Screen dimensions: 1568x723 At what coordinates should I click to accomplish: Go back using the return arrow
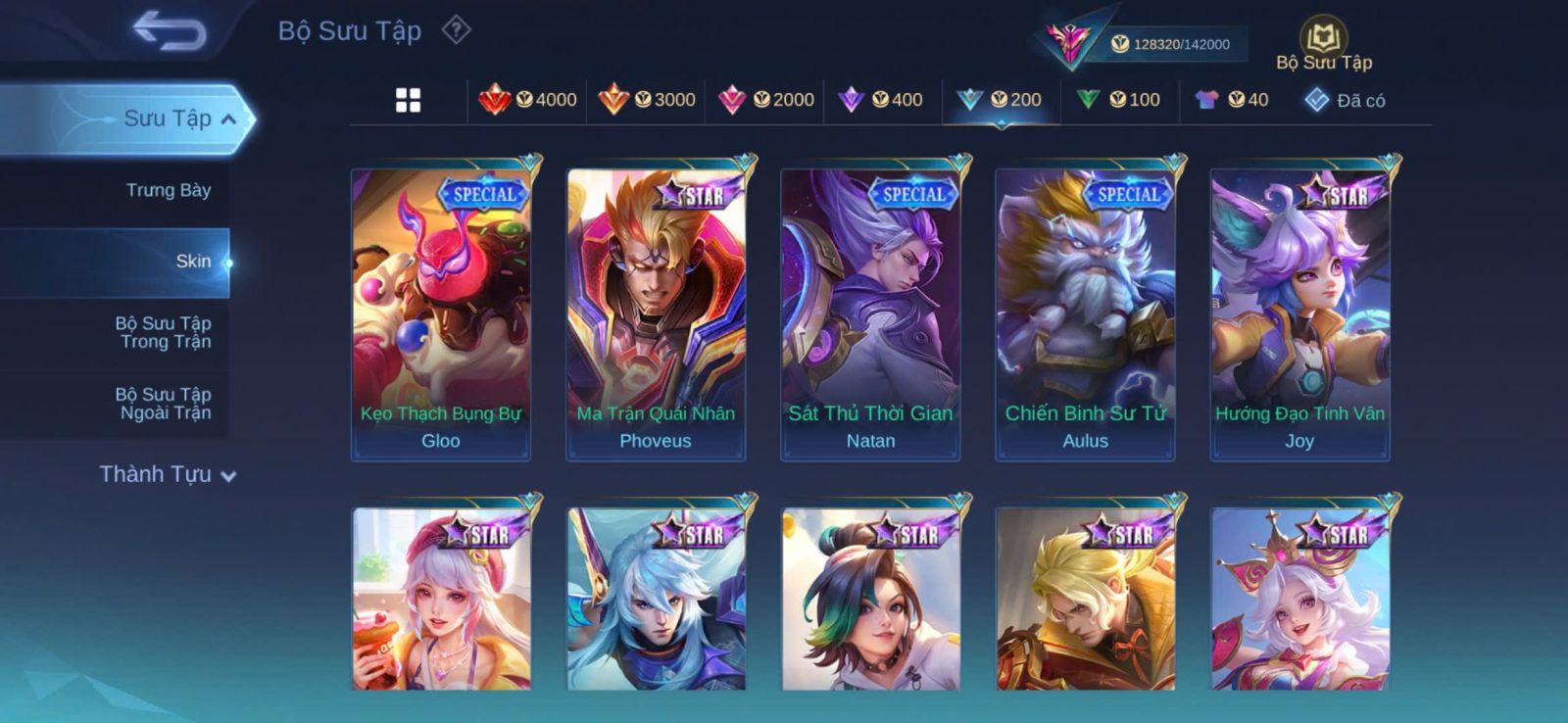point(170,30)
